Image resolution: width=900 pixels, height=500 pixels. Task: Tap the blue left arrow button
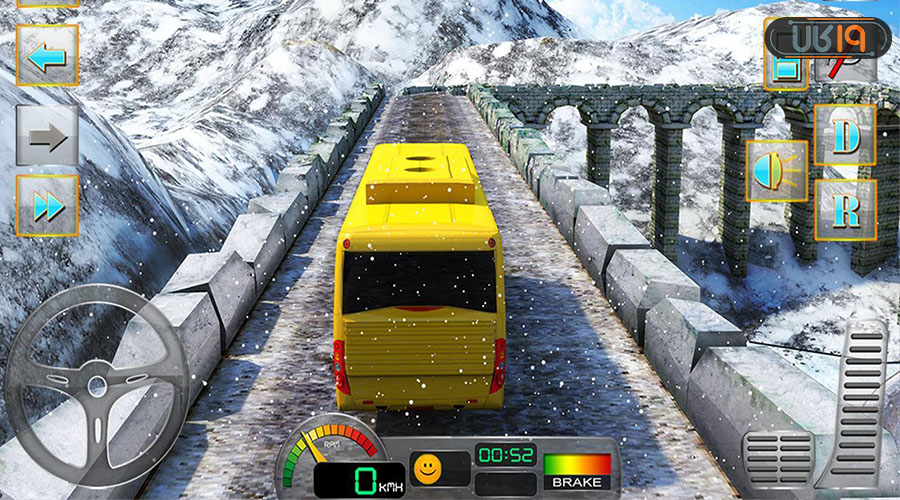click(x=47, y=56)
